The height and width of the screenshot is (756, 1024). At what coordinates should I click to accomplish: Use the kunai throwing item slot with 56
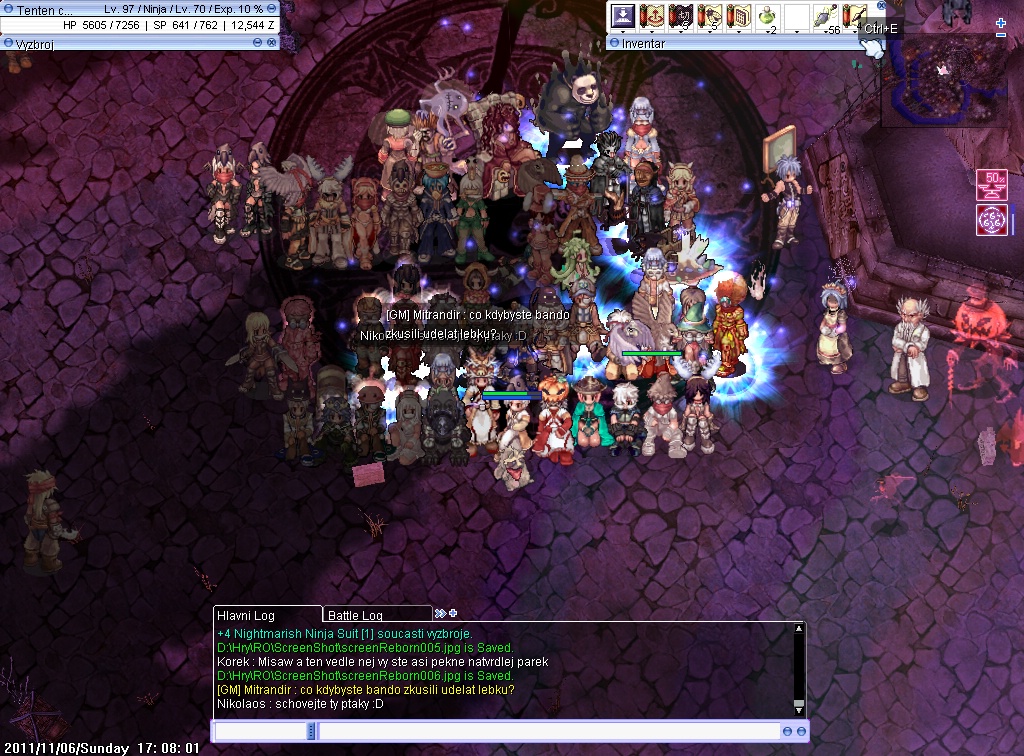(x=826, y=17)
